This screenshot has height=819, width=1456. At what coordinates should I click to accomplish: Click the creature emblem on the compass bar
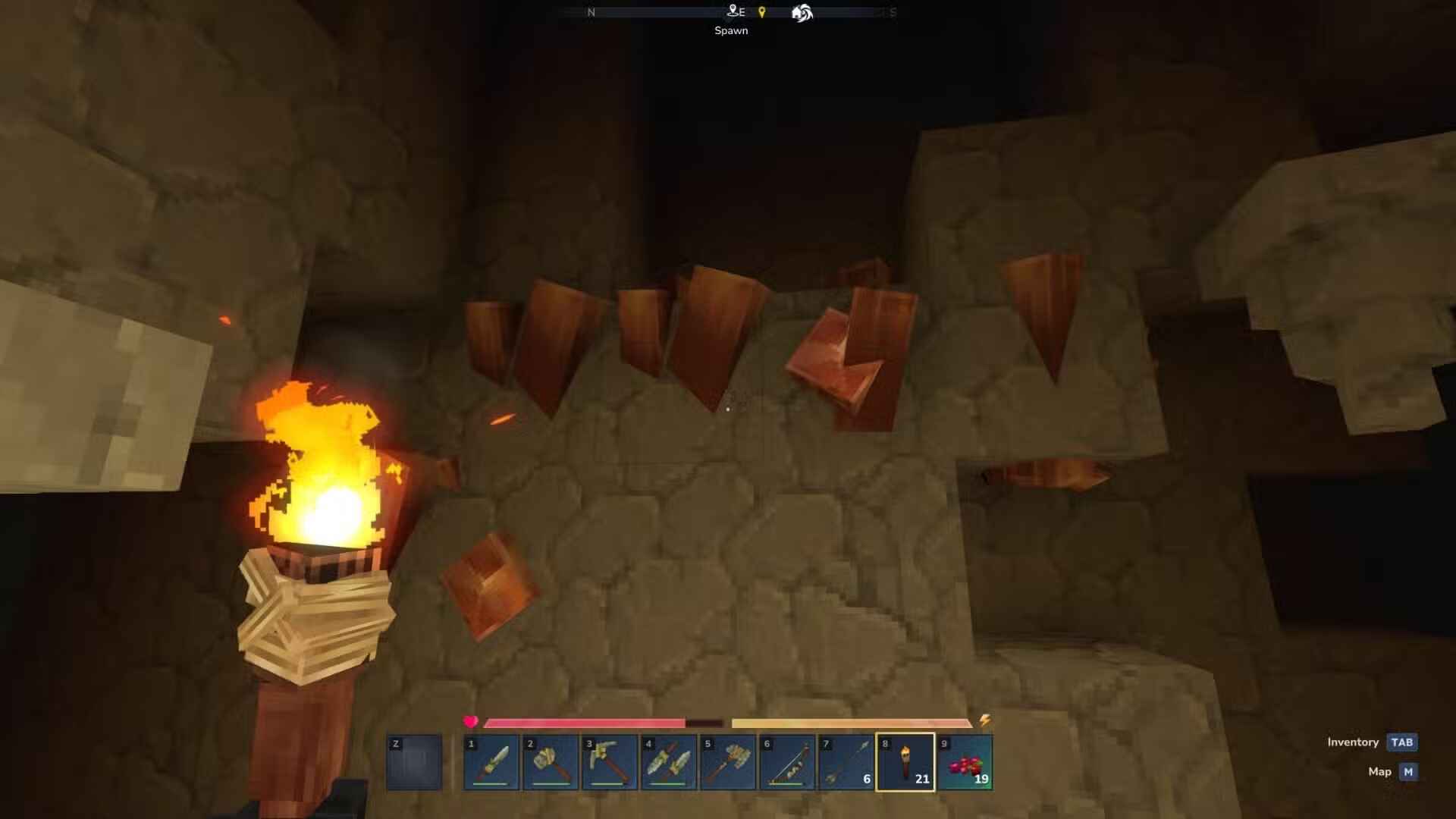pos(801,12)
